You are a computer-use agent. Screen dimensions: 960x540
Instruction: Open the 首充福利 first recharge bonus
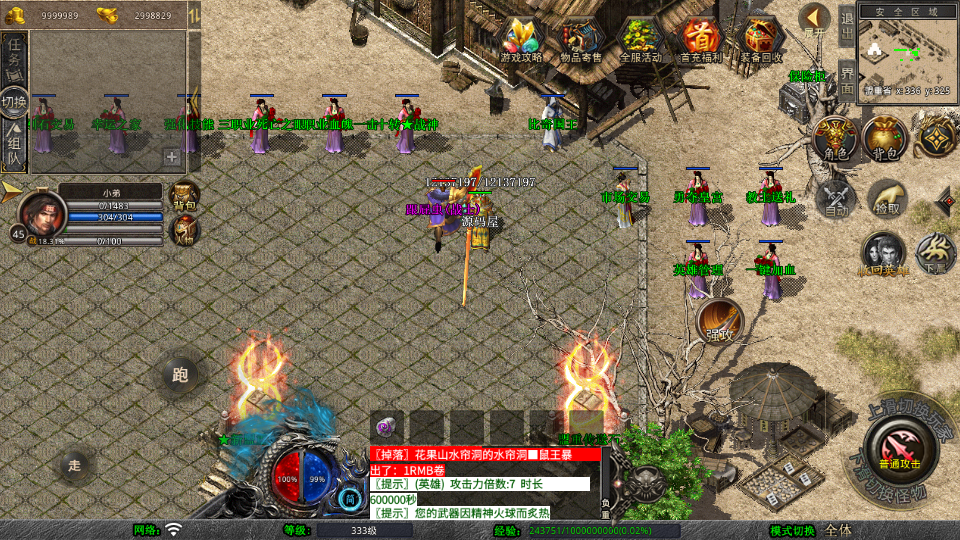point(700,40)
